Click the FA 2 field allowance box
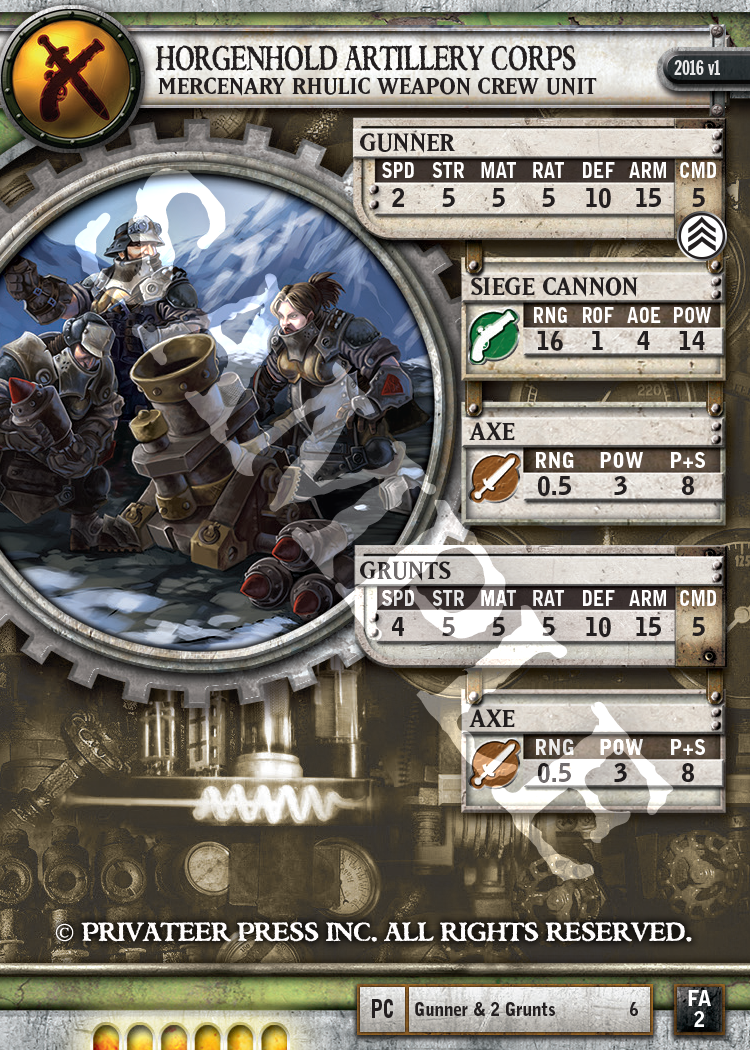 click(x=699, y=1008)
